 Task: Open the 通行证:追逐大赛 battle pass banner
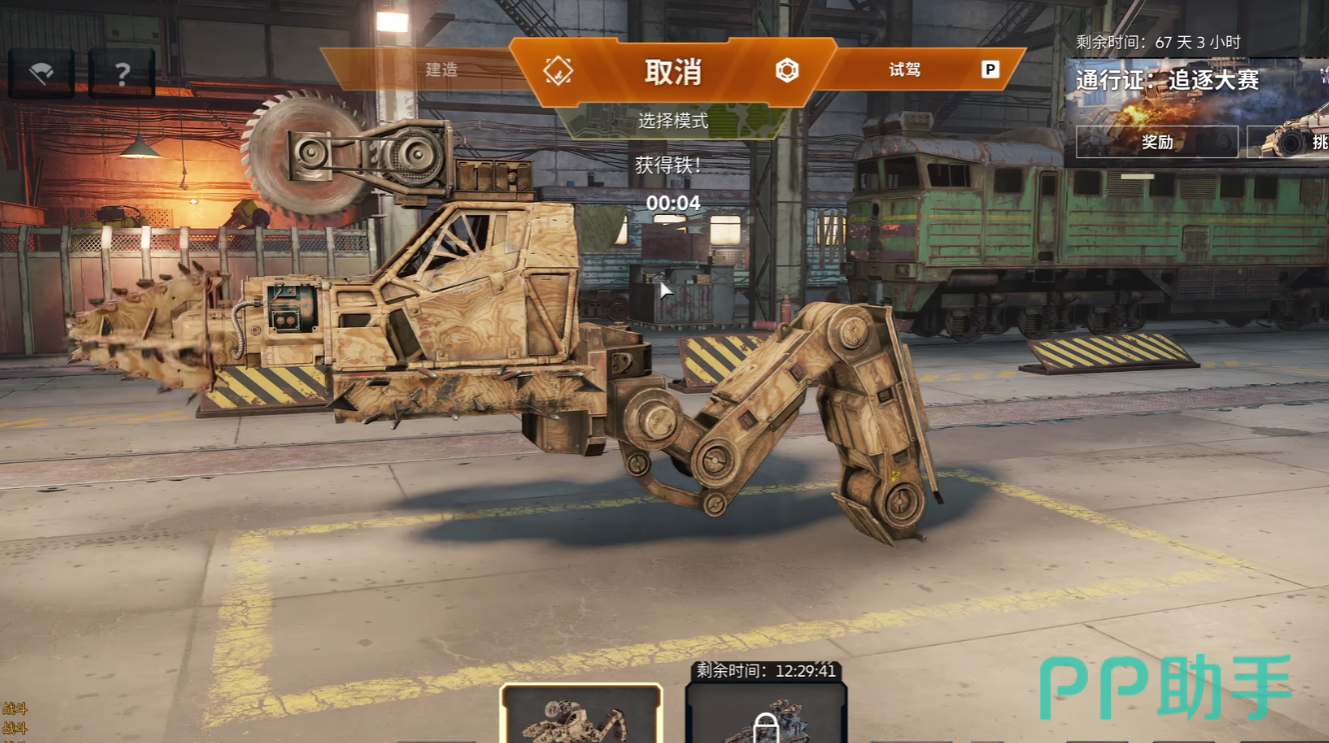point(1167,80)
